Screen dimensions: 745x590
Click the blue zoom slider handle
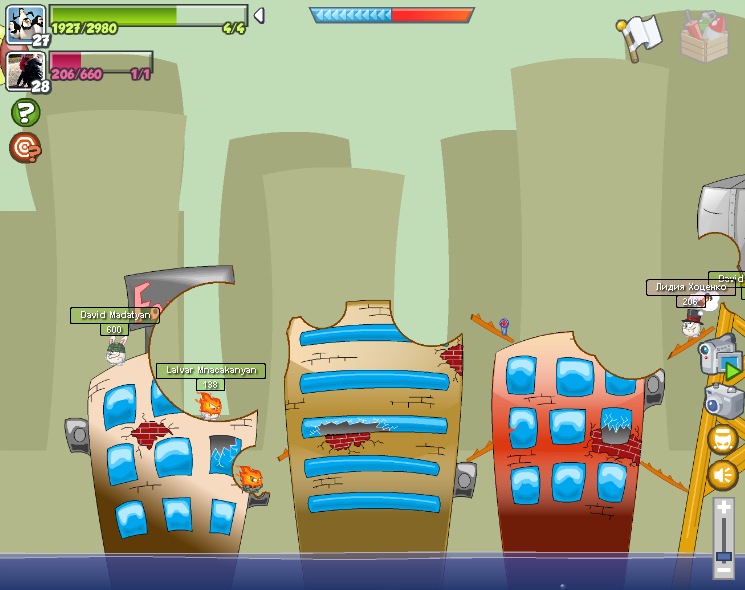pyautogui.click(x=724, y=555)
